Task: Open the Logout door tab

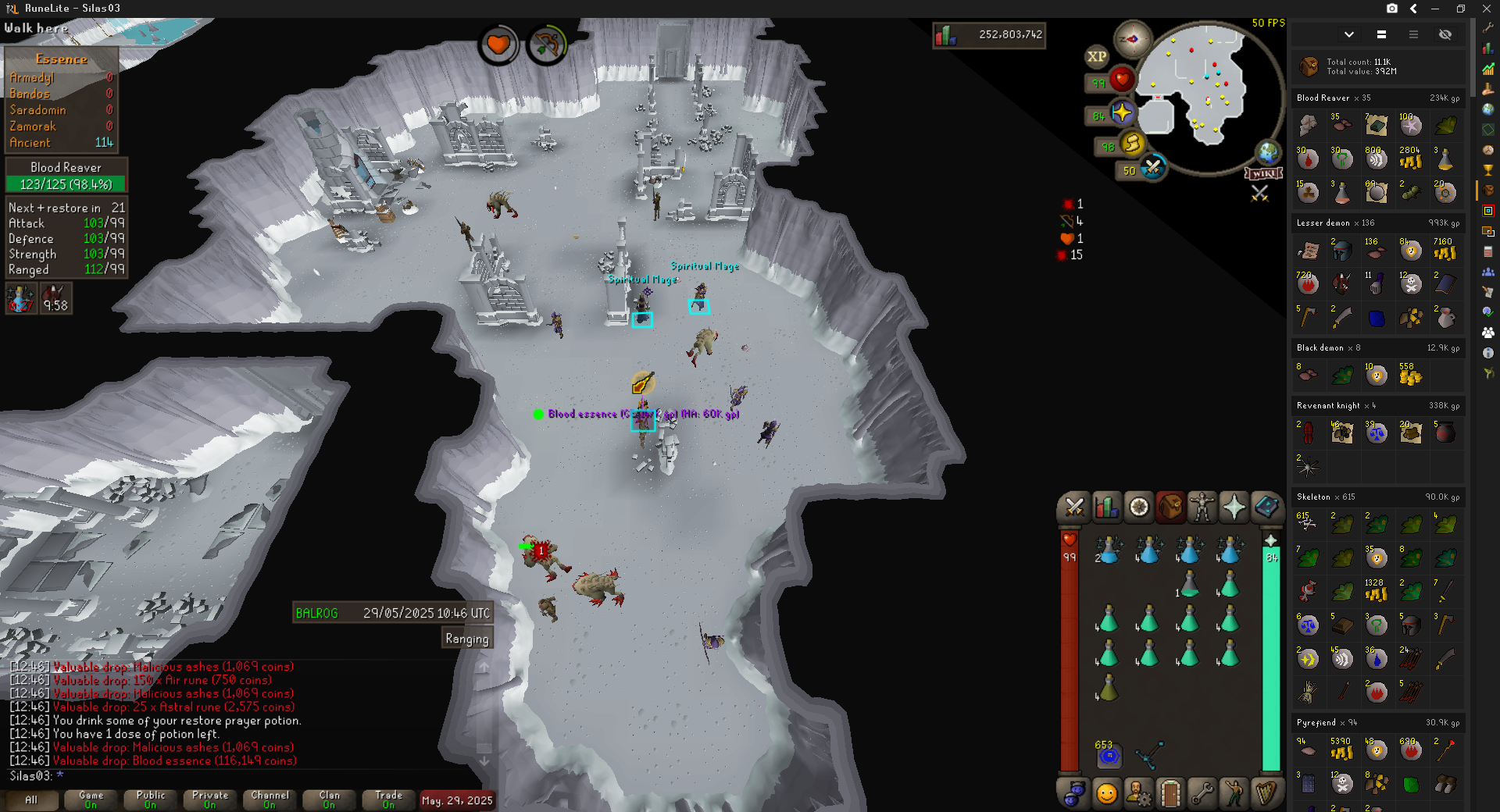Action: 1170,793
